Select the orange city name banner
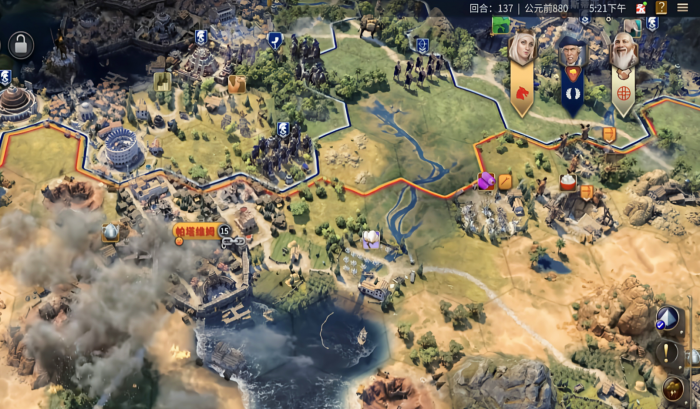Screen dimensions: 700x409 (x=194, y=231)
